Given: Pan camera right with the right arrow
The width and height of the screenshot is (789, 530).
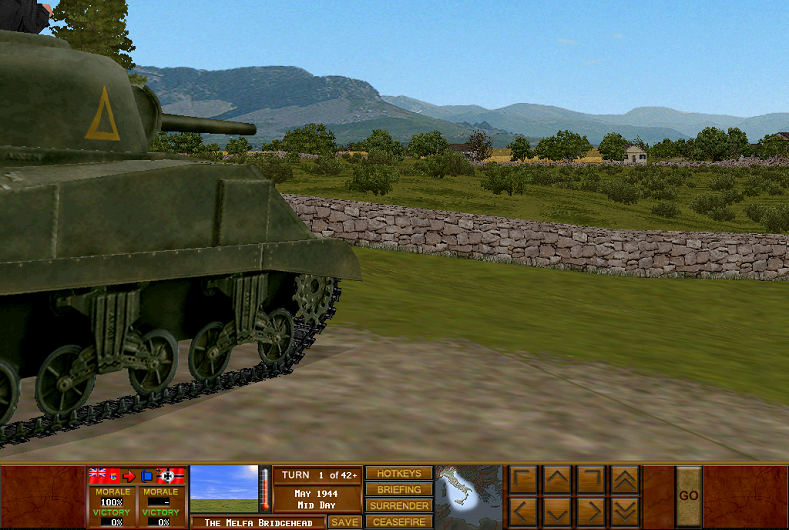Looking at the screenshot, I should pyautogui.click(x=590, y=513).
